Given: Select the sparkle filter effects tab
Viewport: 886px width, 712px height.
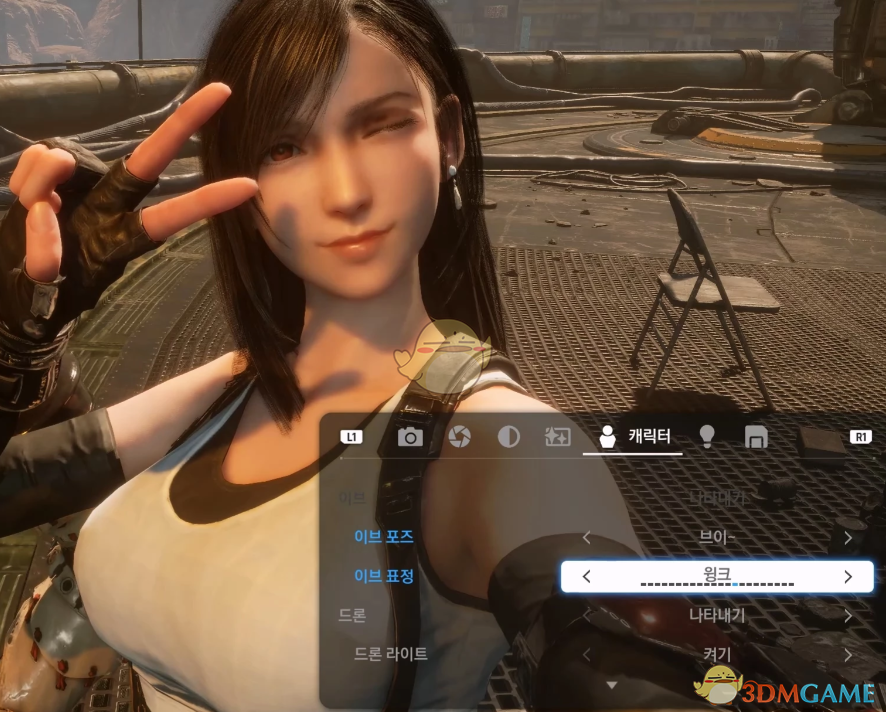Looking at the screenshot, I should click(556, 437).
